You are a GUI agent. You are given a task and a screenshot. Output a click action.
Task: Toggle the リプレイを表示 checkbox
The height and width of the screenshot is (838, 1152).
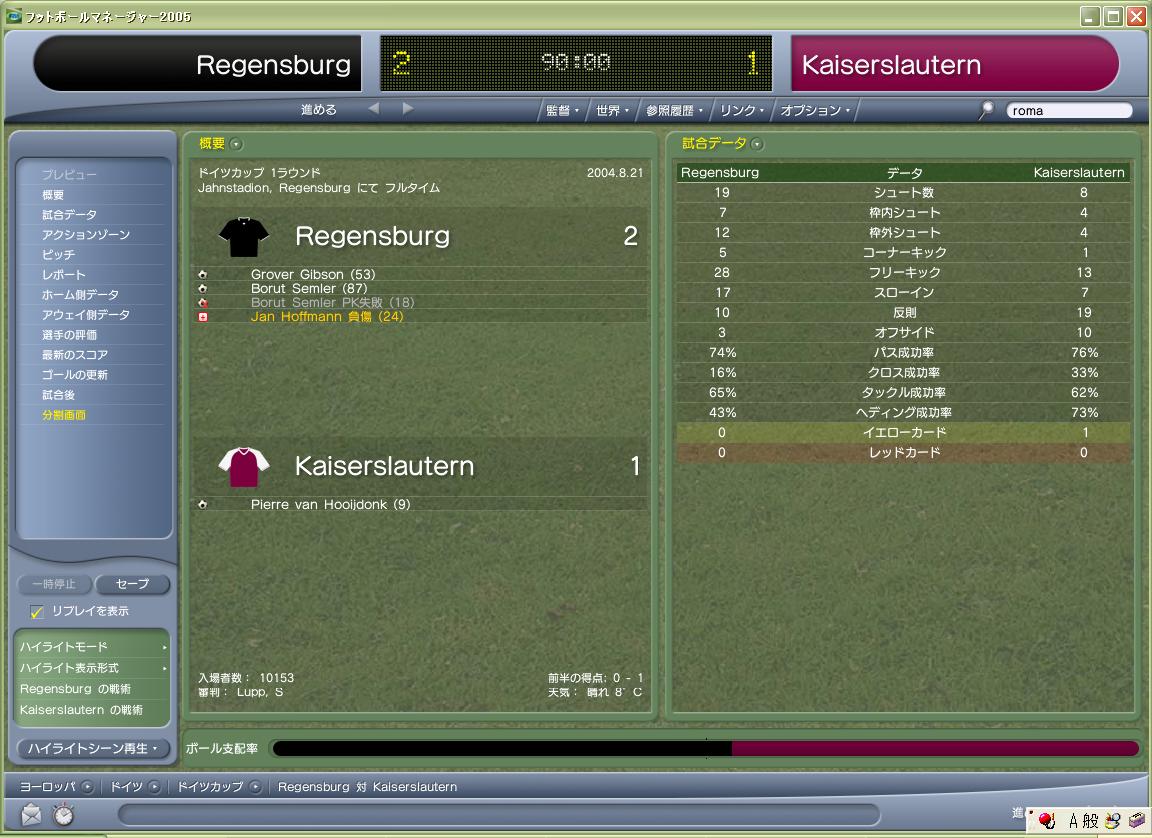37,611
